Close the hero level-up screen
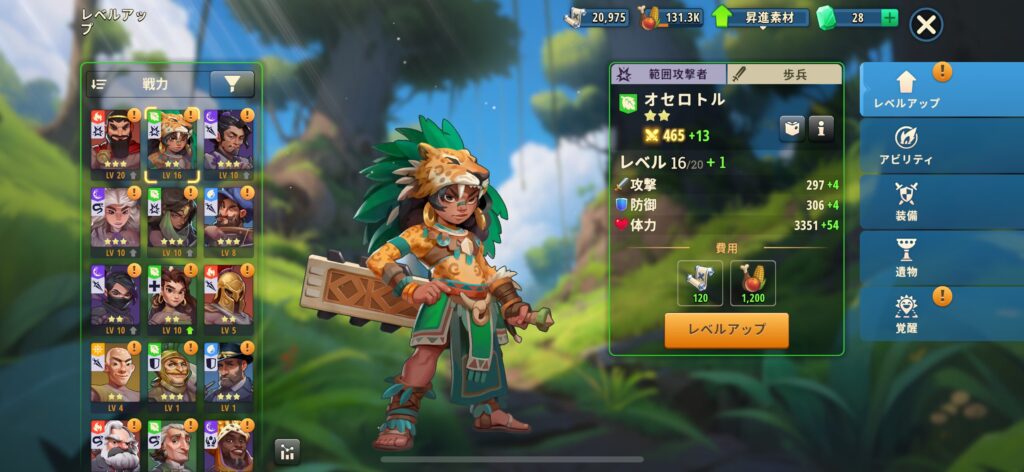This screenshot has width=1024, height=472. click(x=926, y=25)
